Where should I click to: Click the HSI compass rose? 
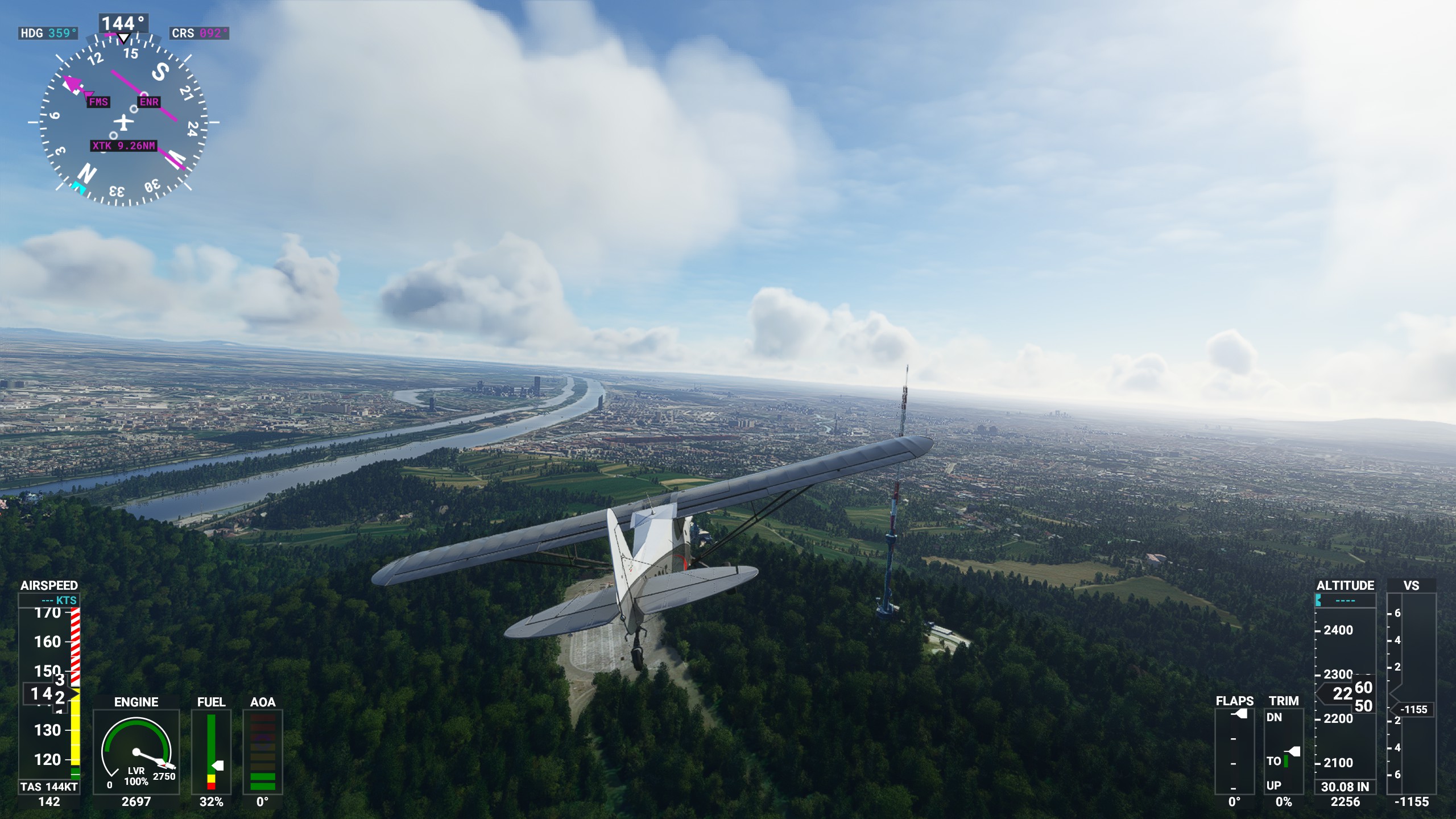pos(123,121)
